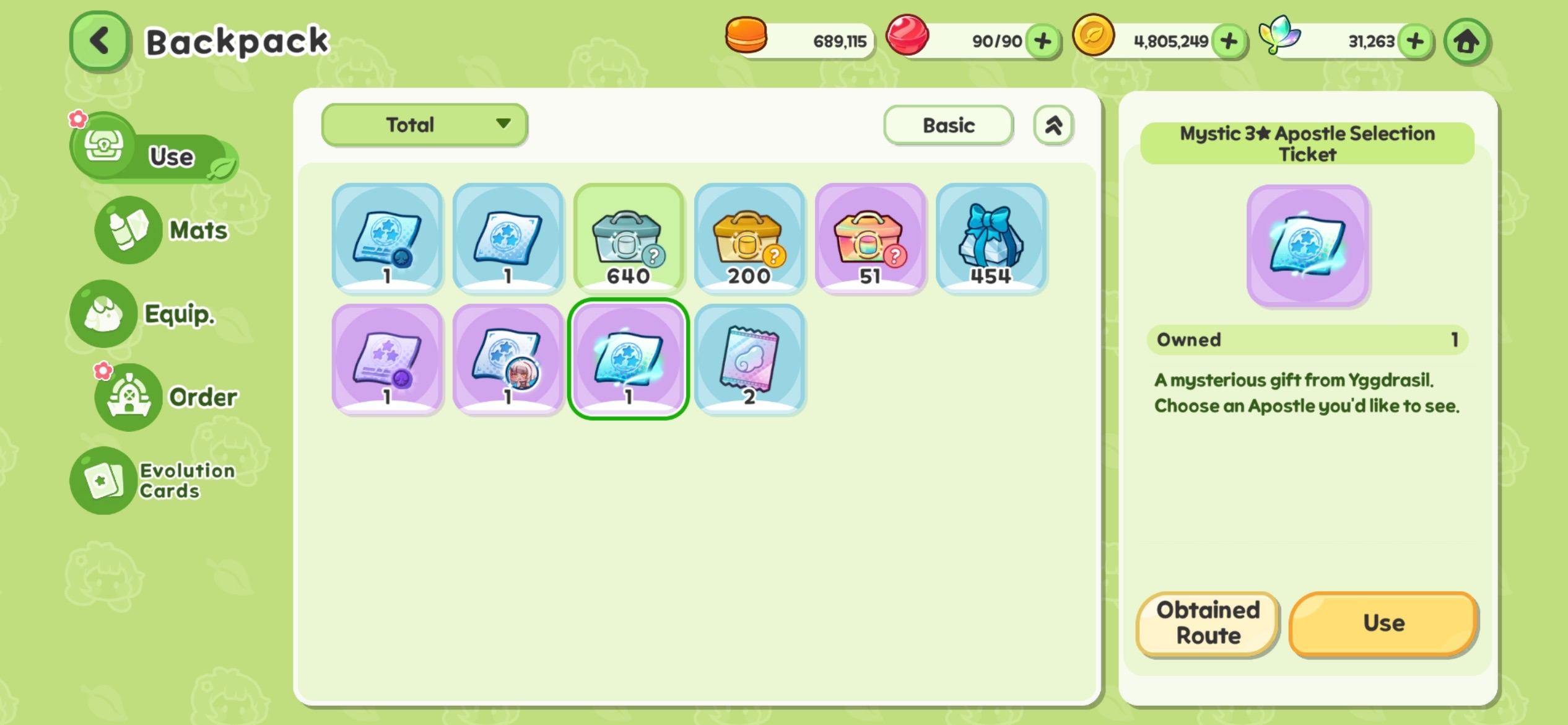Click the Backpack back arrow
Screen dimensions: 1568x725
point(99,41)
